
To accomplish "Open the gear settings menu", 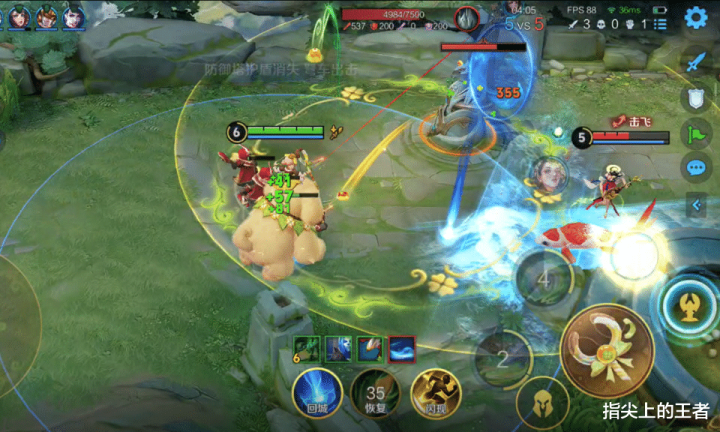I will (695, 17).
